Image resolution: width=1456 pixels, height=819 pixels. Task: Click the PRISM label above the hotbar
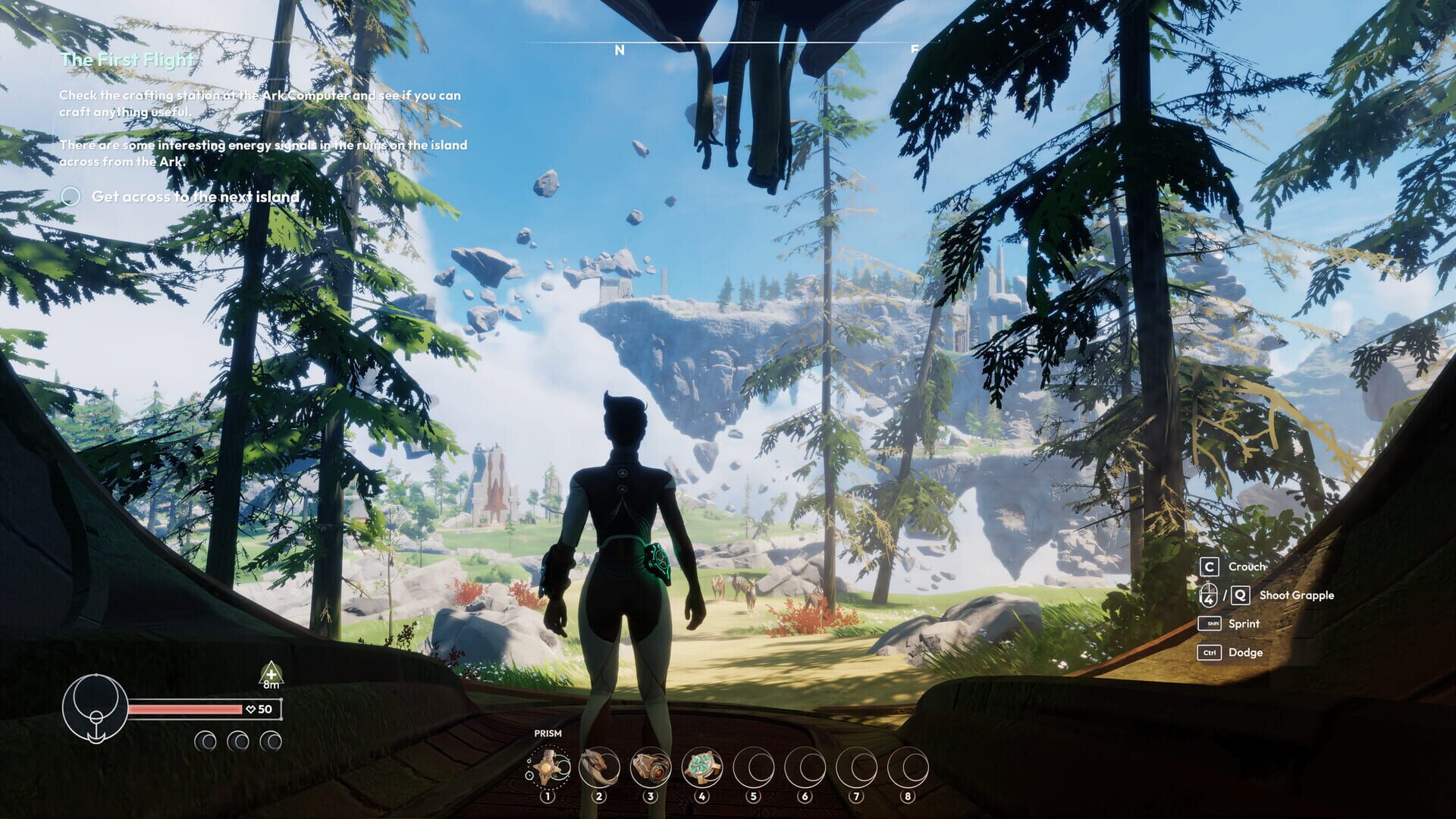549,734
